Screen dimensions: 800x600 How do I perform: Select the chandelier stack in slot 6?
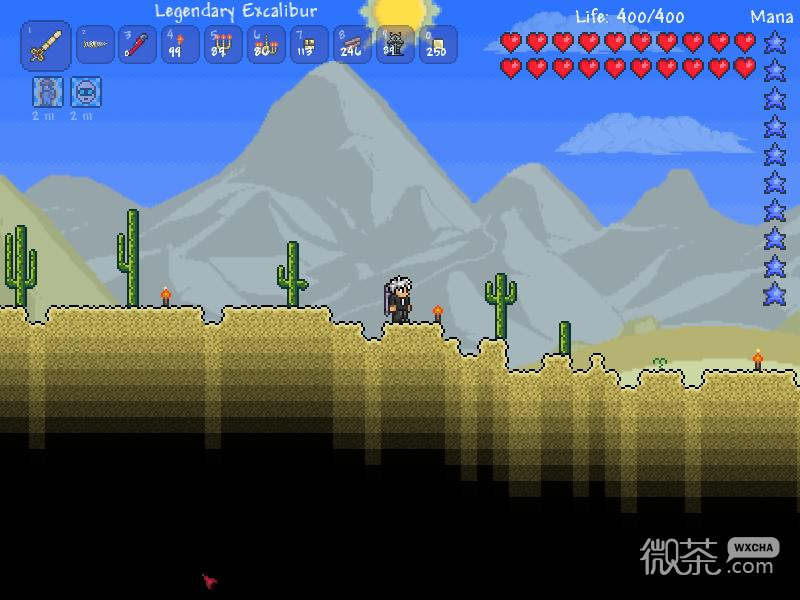[x=266, y=45]
